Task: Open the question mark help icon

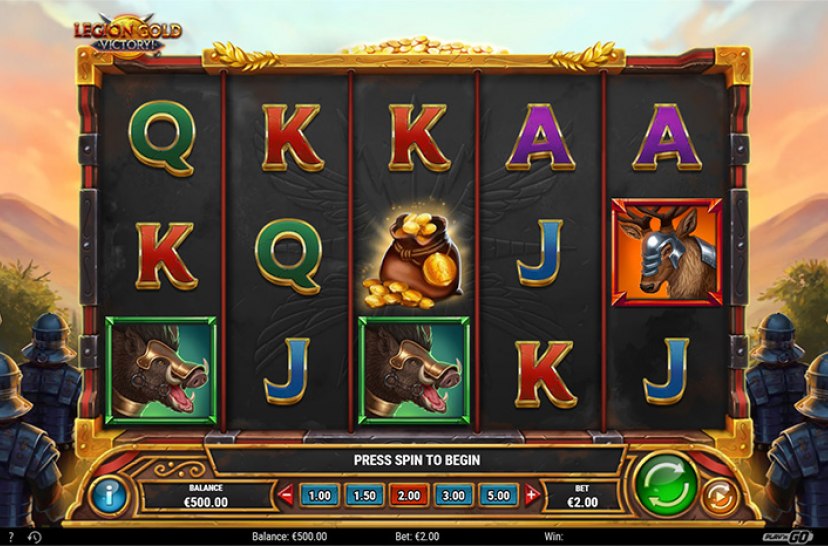Action: point(11,538)
